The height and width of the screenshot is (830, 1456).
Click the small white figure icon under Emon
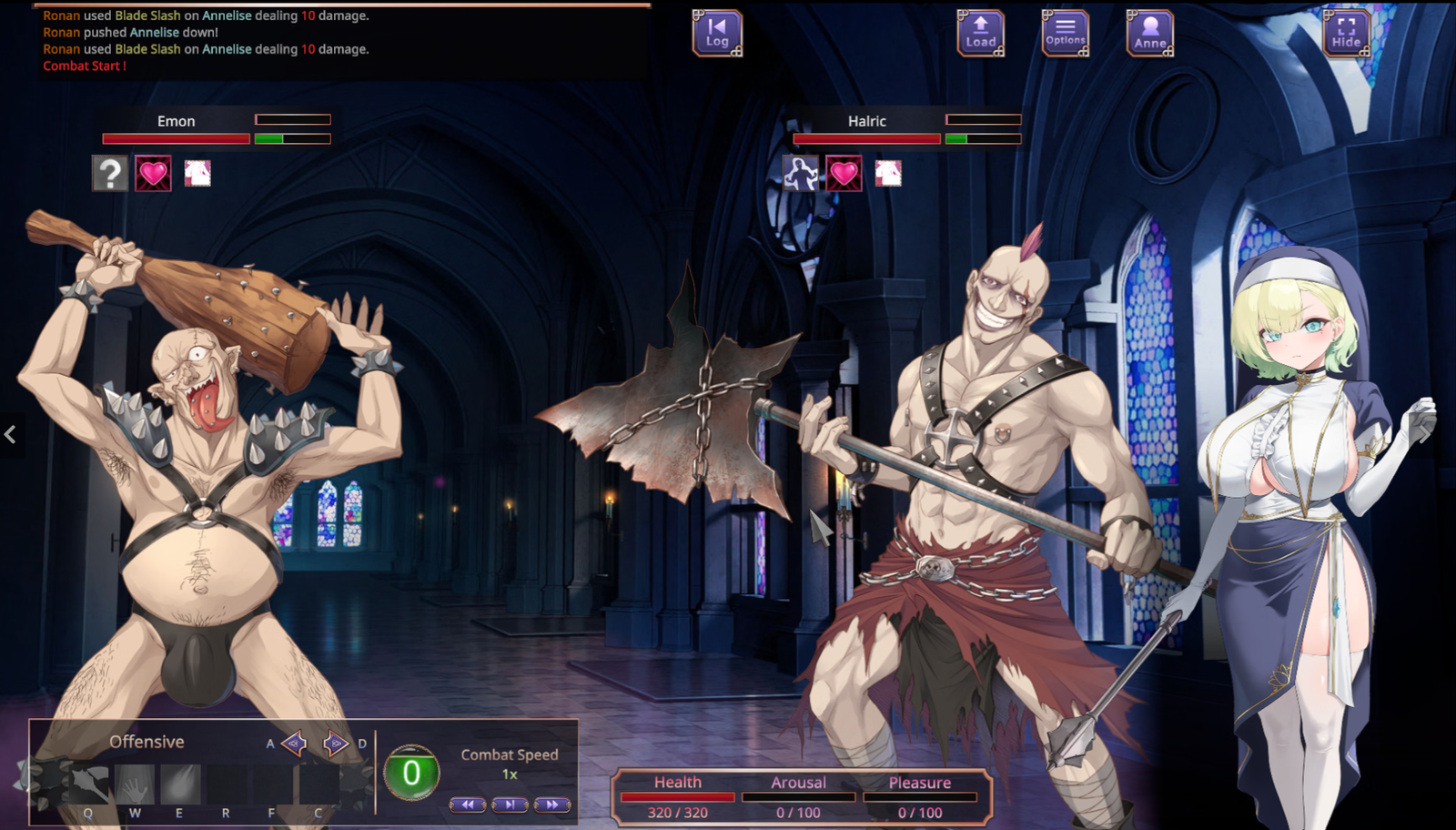[x=197, y=173]
